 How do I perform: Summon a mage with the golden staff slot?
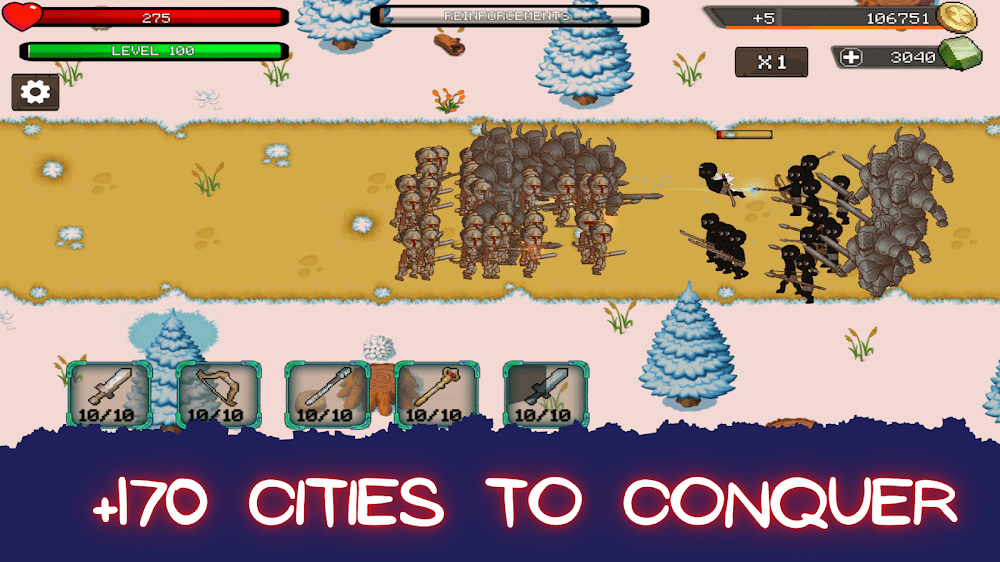click(x=436, y=394)
